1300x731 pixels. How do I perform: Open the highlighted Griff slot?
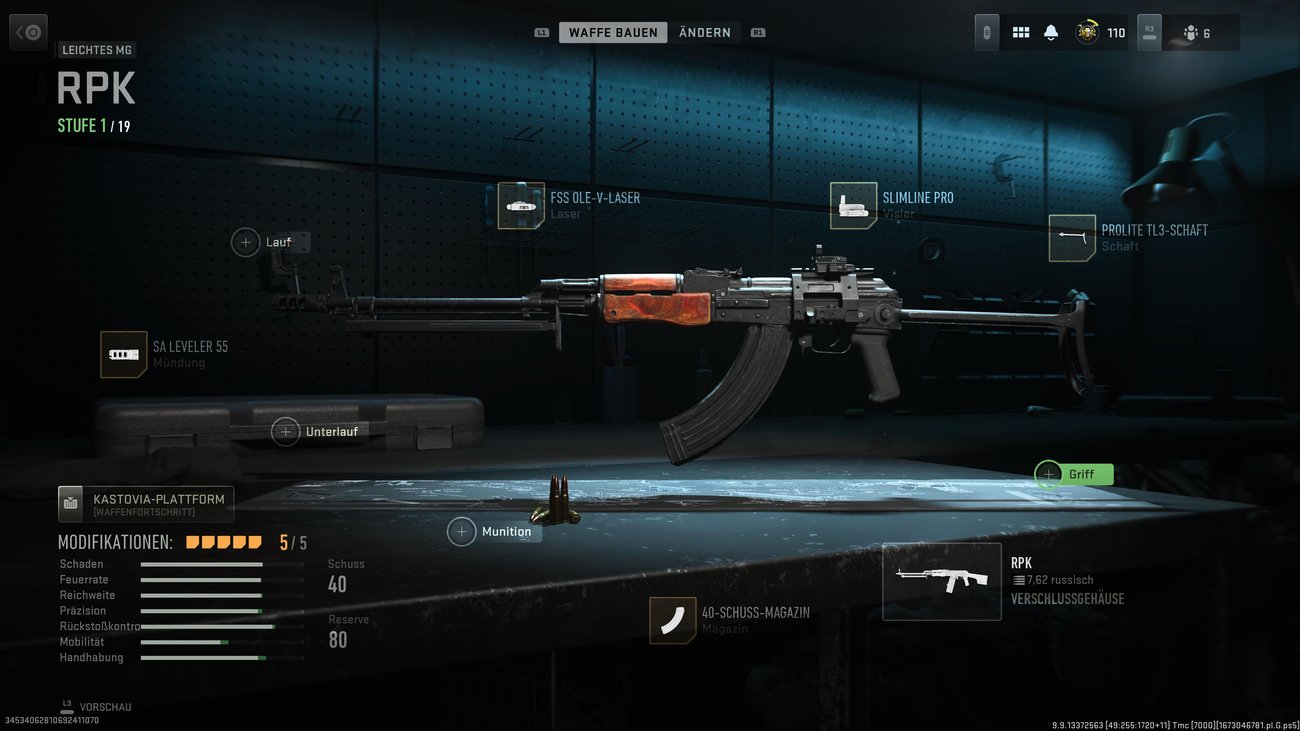pos(1049,474)
